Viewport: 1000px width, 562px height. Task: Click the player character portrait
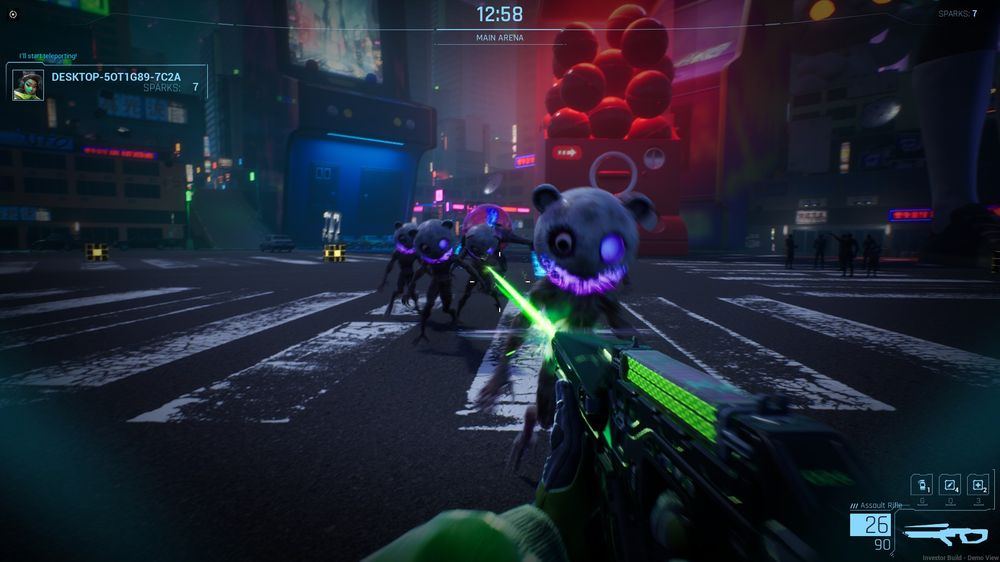(x=27, y=85)
